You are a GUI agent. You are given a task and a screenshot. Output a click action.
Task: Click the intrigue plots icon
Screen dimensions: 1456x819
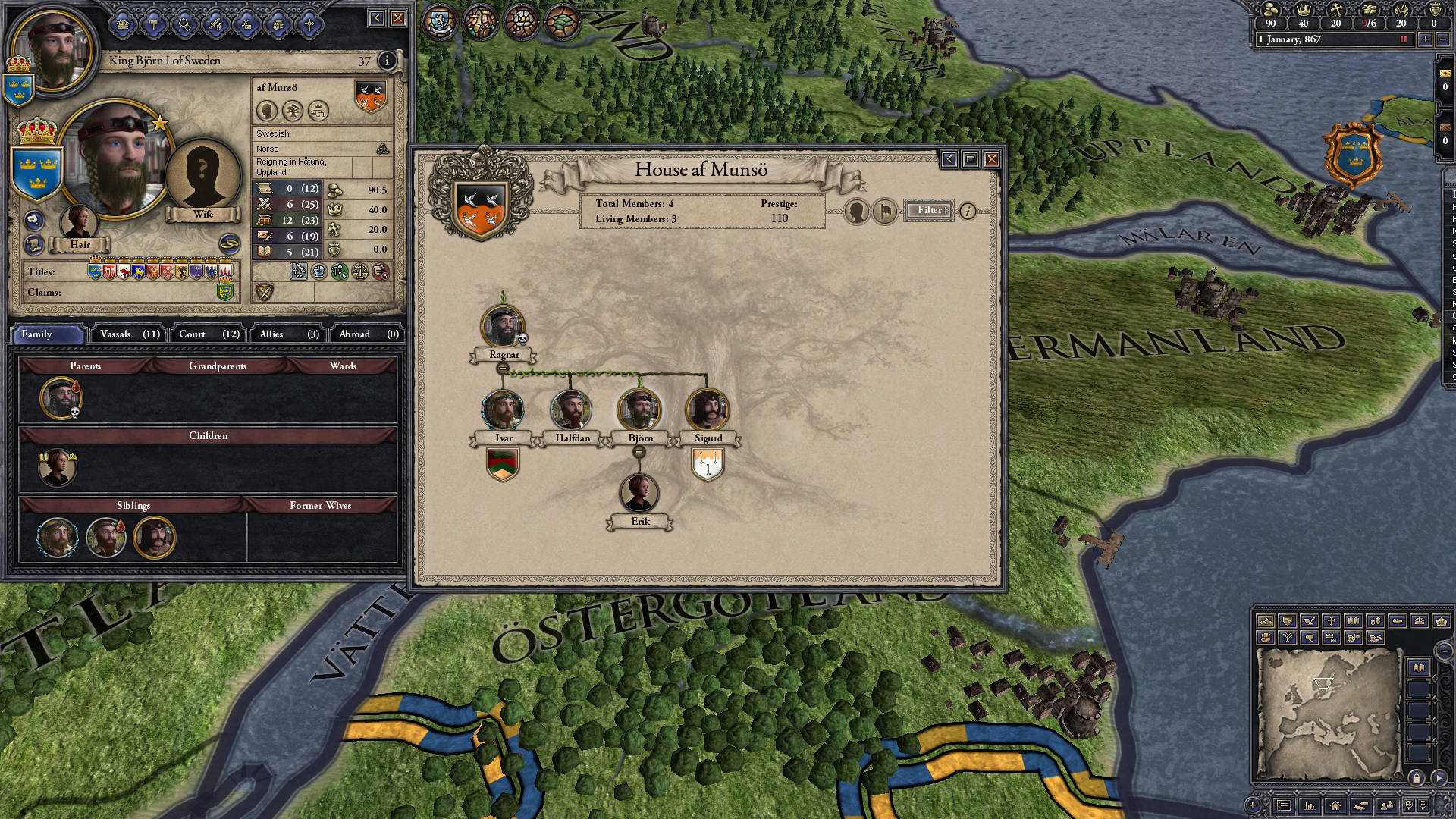point(246,23)
